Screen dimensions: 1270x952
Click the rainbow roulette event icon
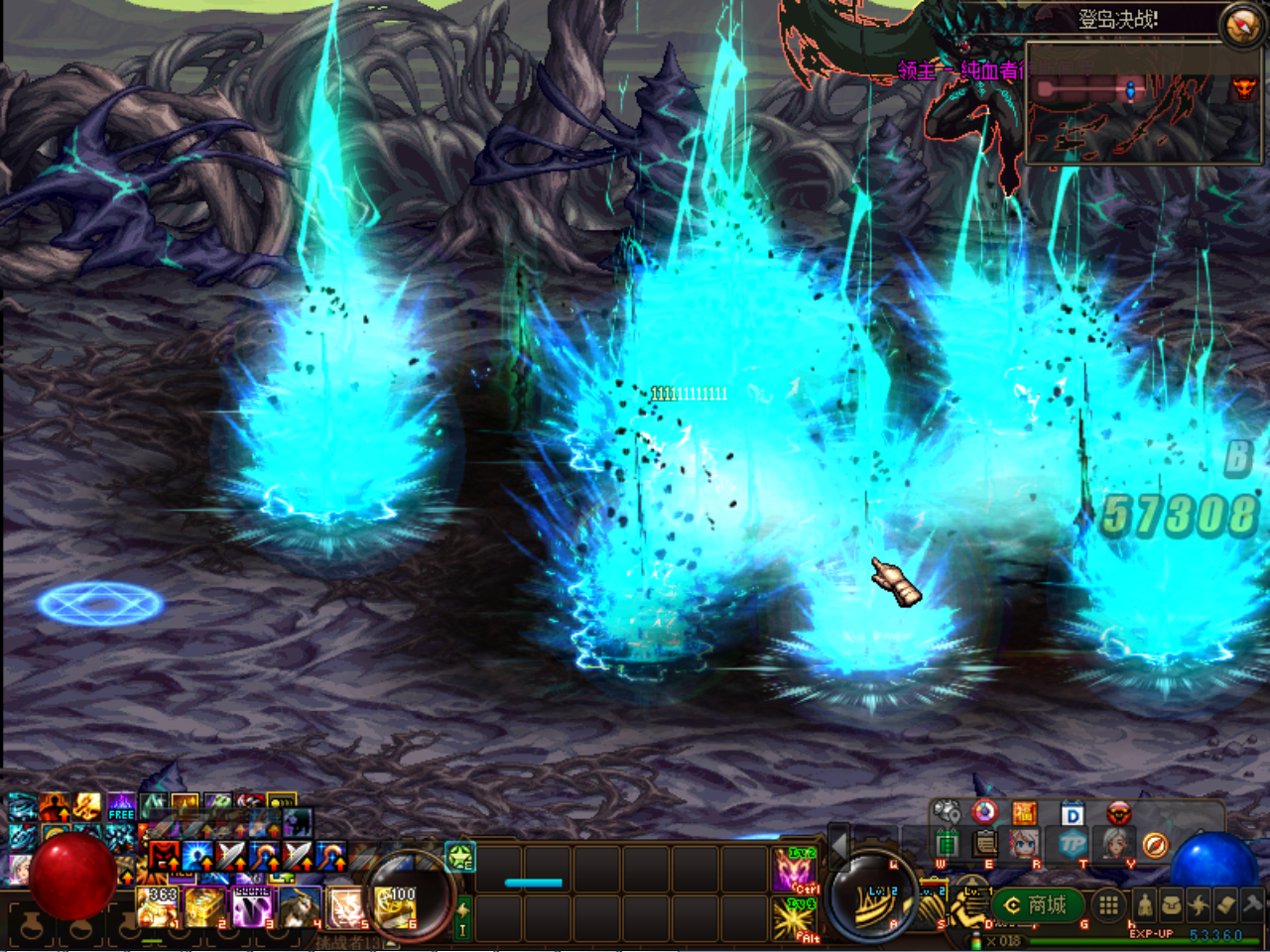(985, 812)
